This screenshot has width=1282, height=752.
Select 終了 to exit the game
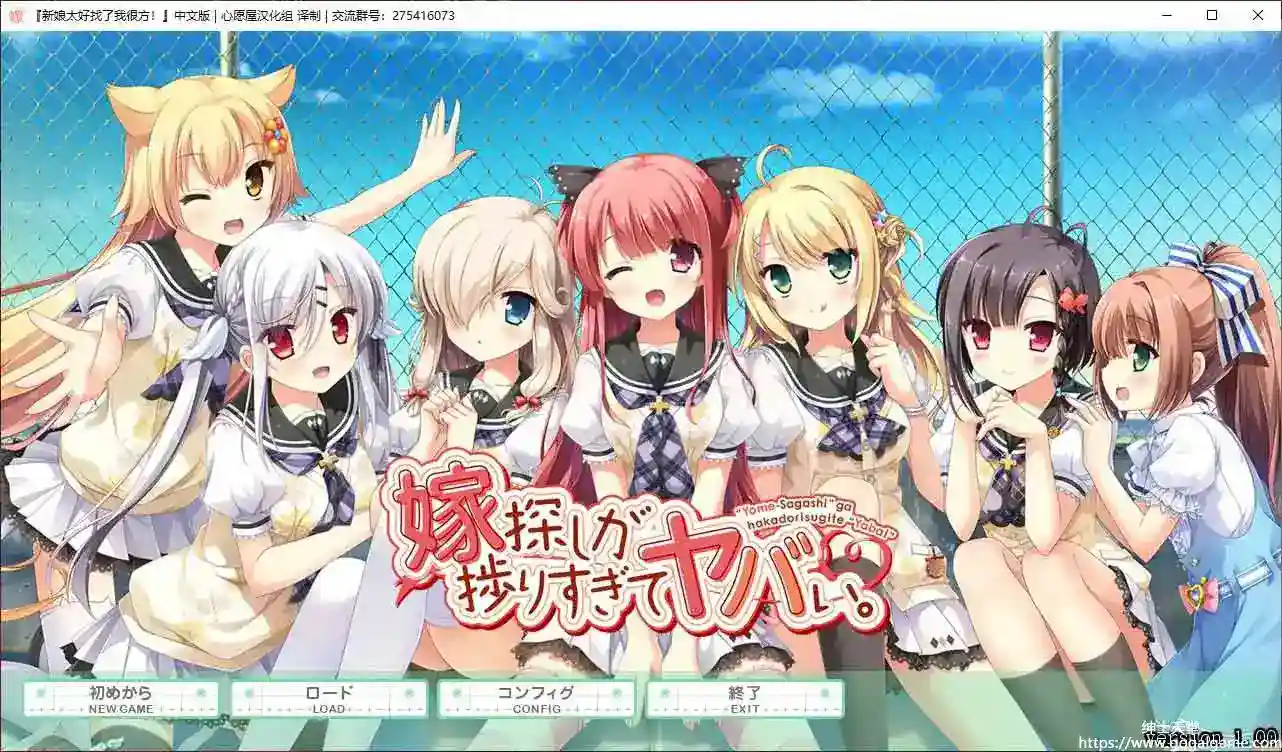745,698
